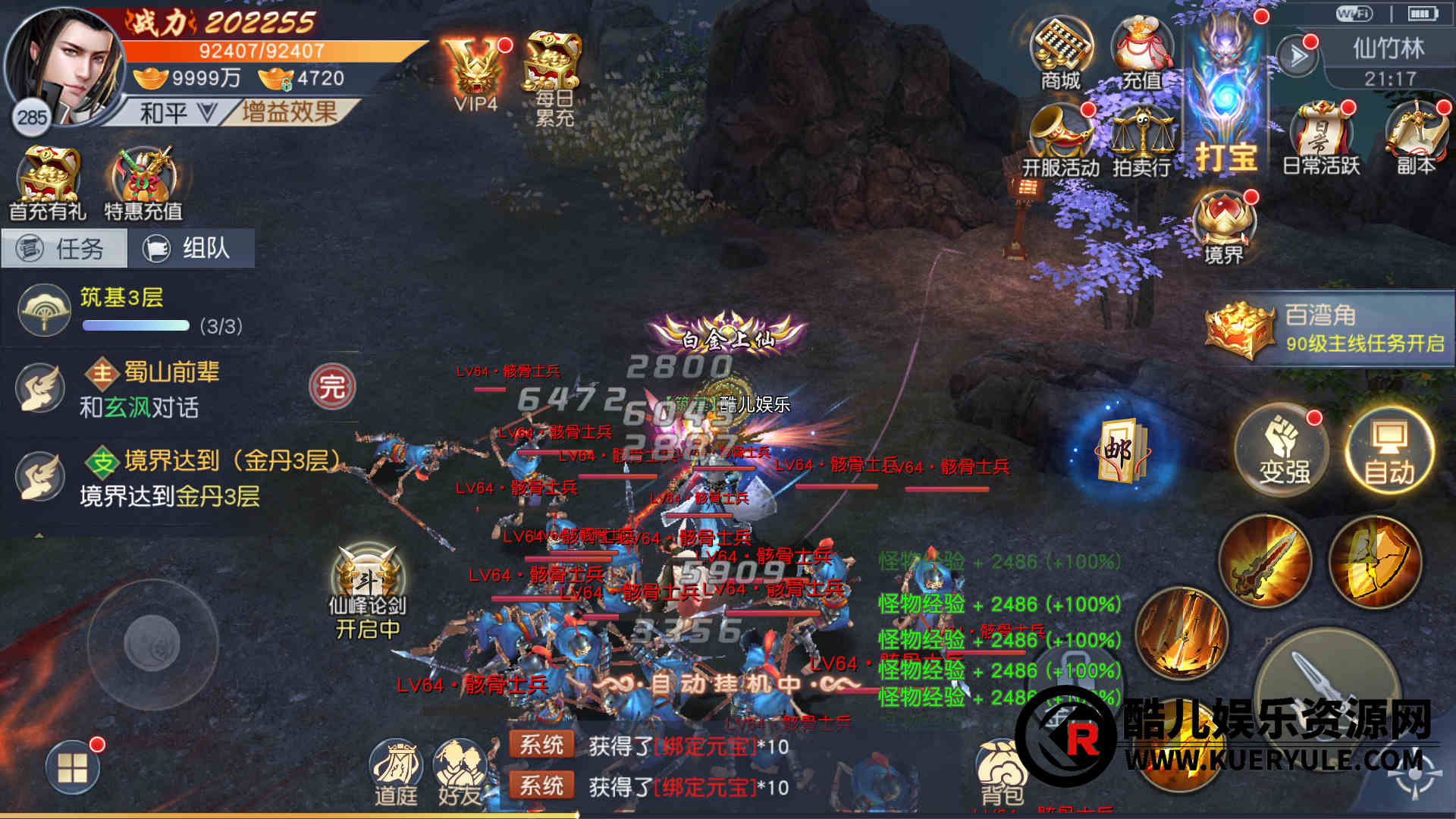The width and height of the screenshot is (1456, 819).
Task: Open the 境界 realm icon
Action: pyautogui.click(x=1224, y=227)
